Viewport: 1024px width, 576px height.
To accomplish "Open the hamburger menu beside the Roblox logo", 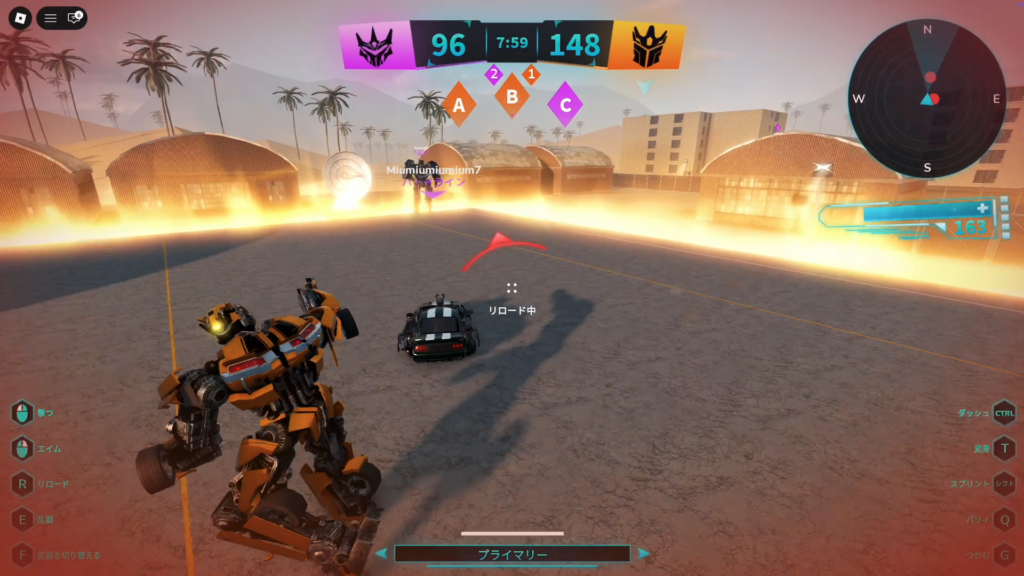I will tap(50, 18).
